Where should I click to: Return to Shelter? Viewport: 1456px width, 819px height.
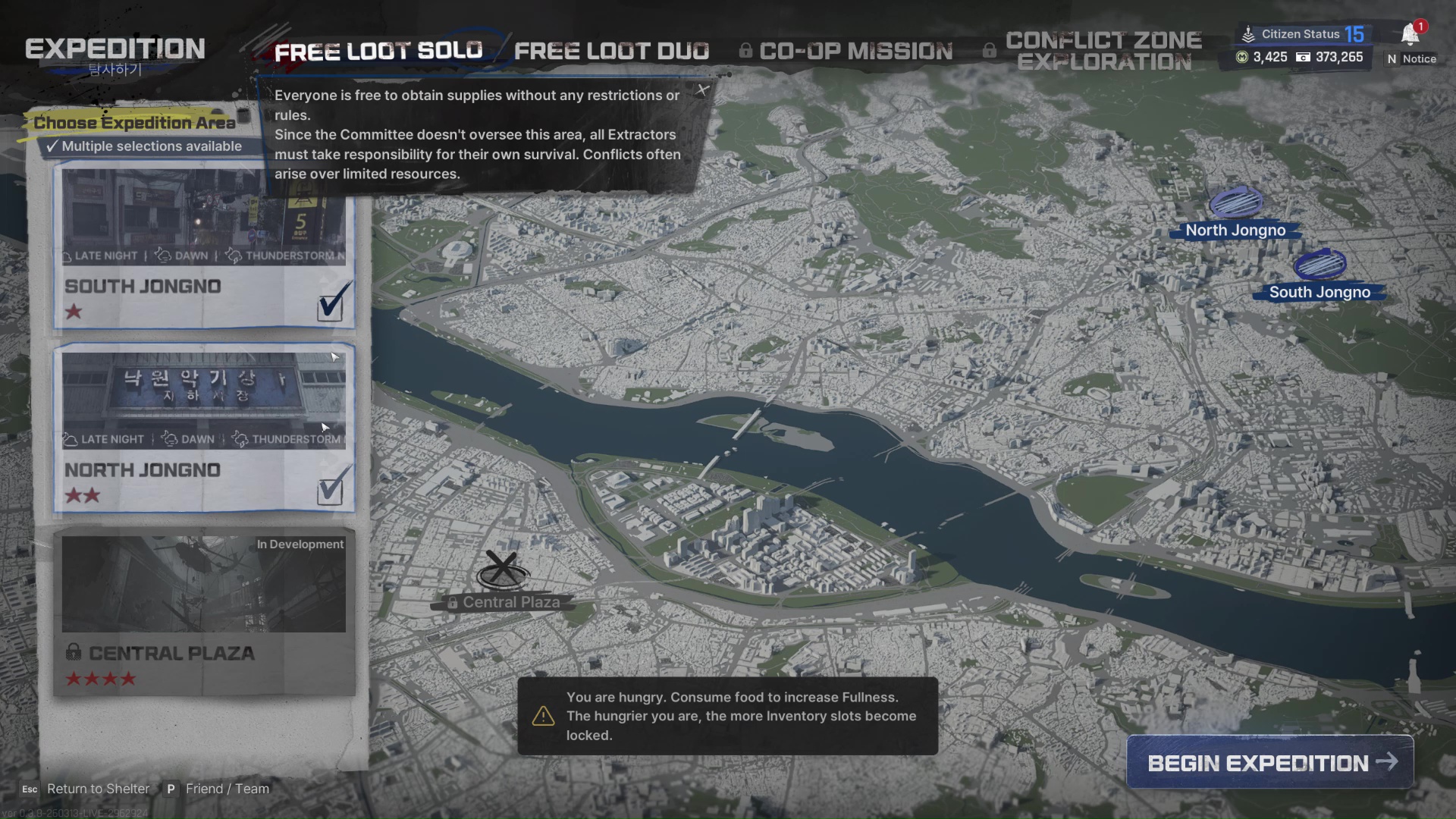(98, 789)
